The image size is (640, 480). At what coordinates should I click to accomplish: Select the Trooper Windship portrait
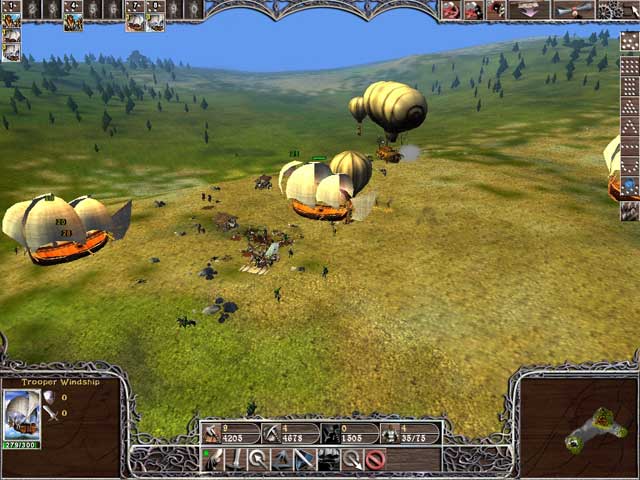(21, 411)
